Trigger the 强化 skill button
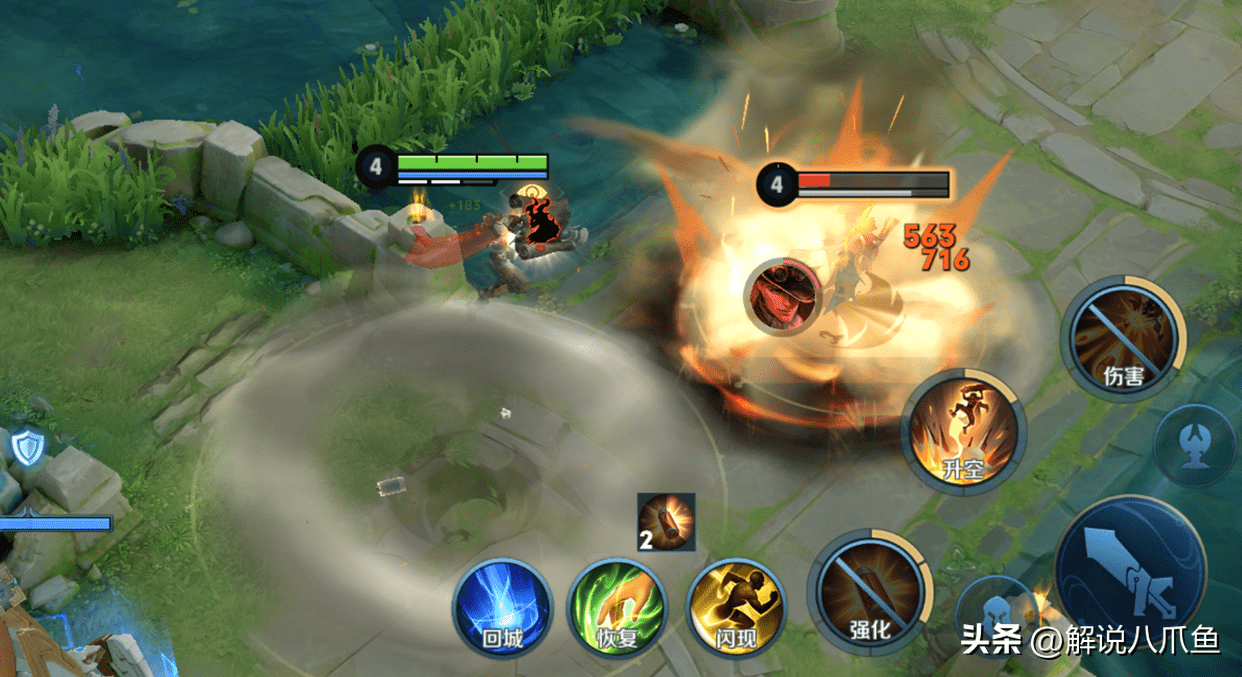The width and height of the screenshot is (1242, 677). coord(870,593)
